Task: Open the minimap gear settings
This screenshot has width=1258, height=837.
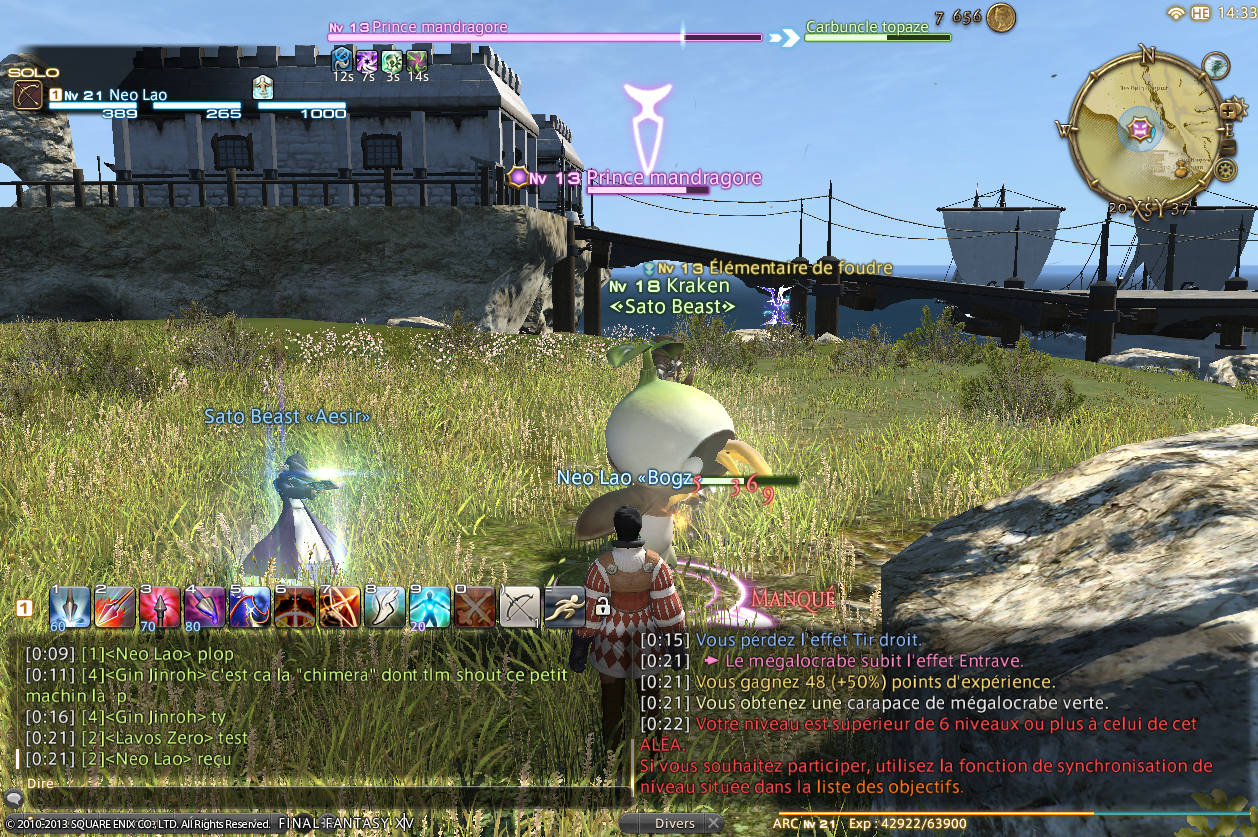Action: pyautogui.click(x=1225, y=169)
